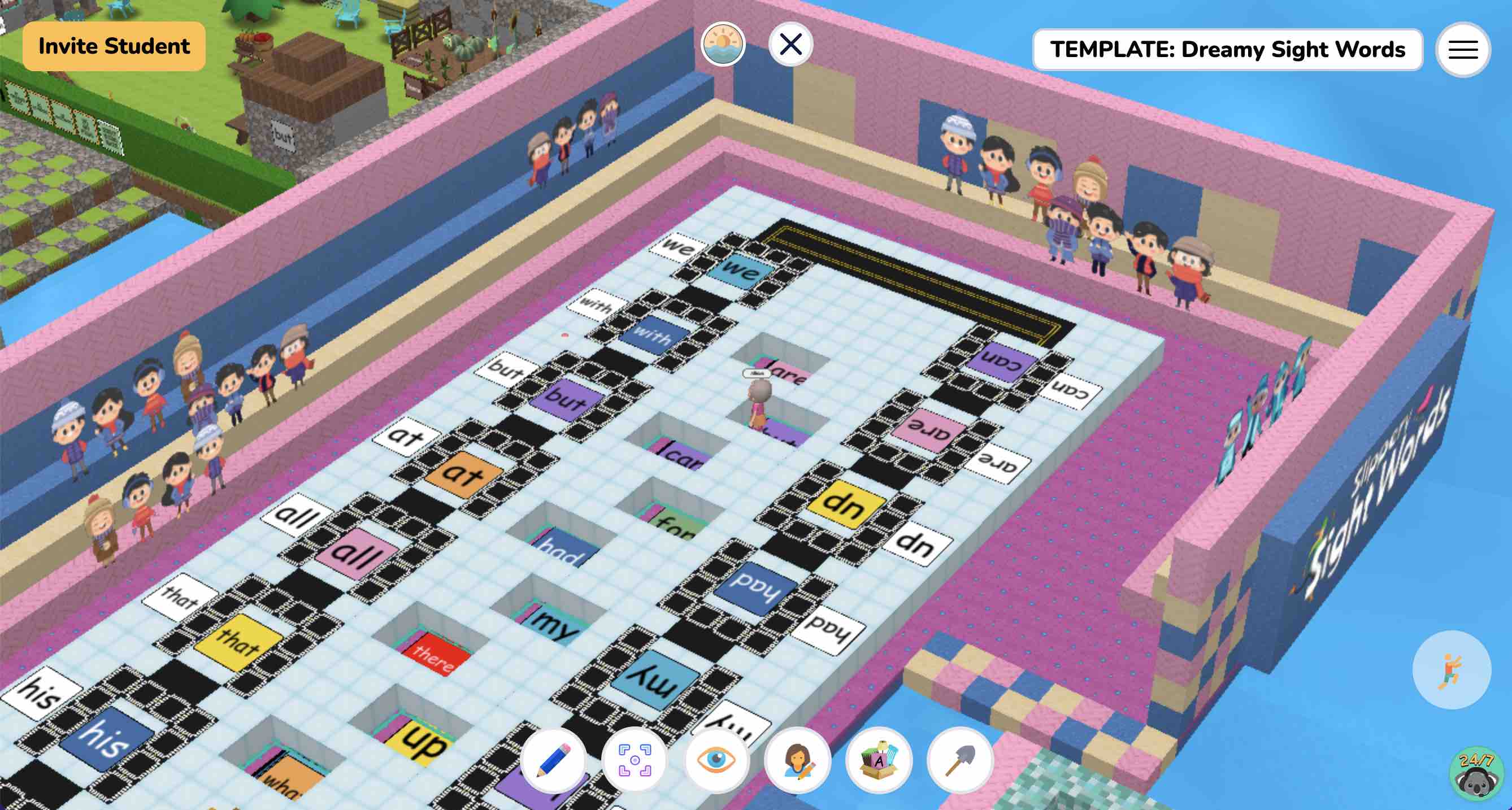Open the hamburger menu
1512x810 pixels.
pos(1463,50)
